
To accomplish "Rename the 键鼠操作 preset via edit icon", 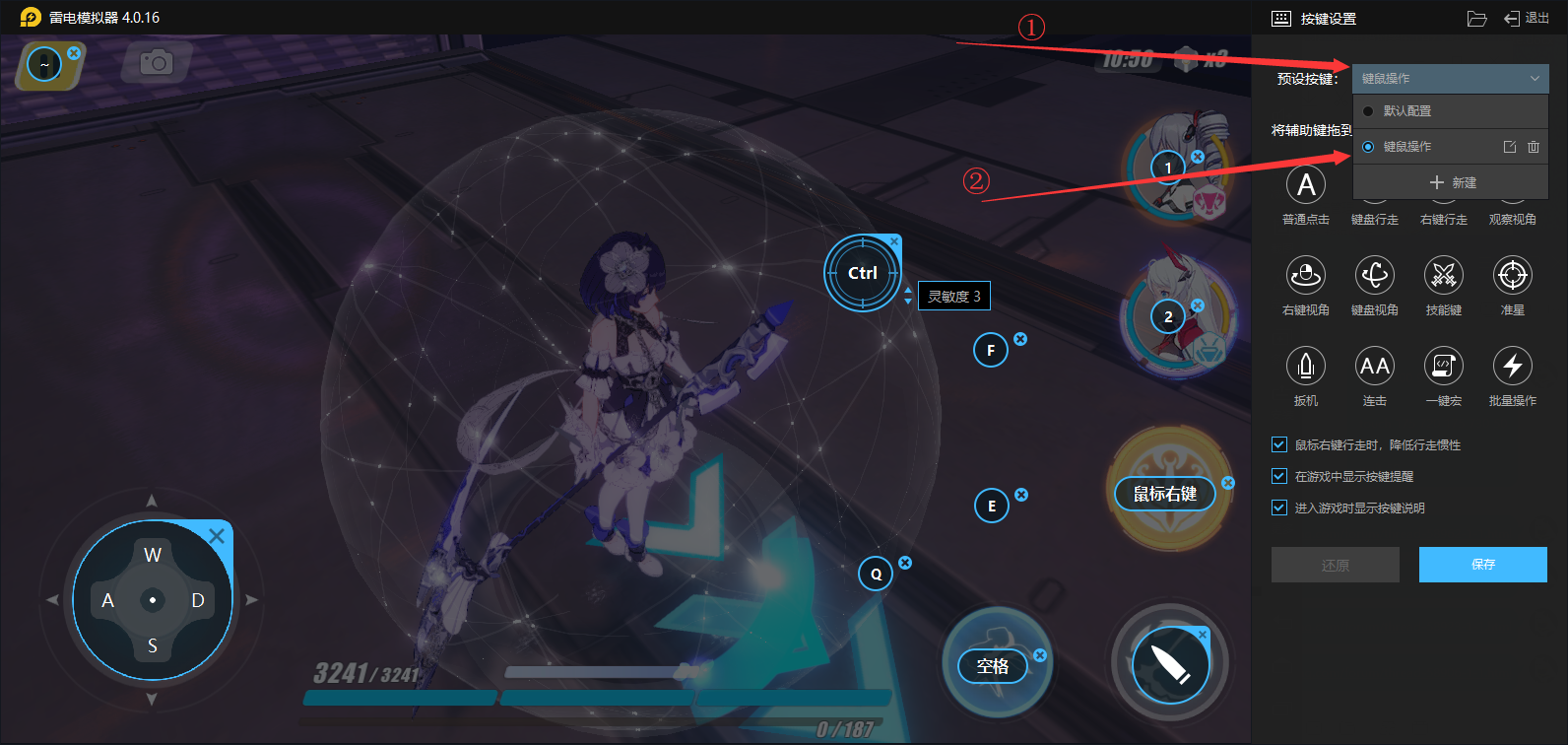I will click(x=1510, y=147).
